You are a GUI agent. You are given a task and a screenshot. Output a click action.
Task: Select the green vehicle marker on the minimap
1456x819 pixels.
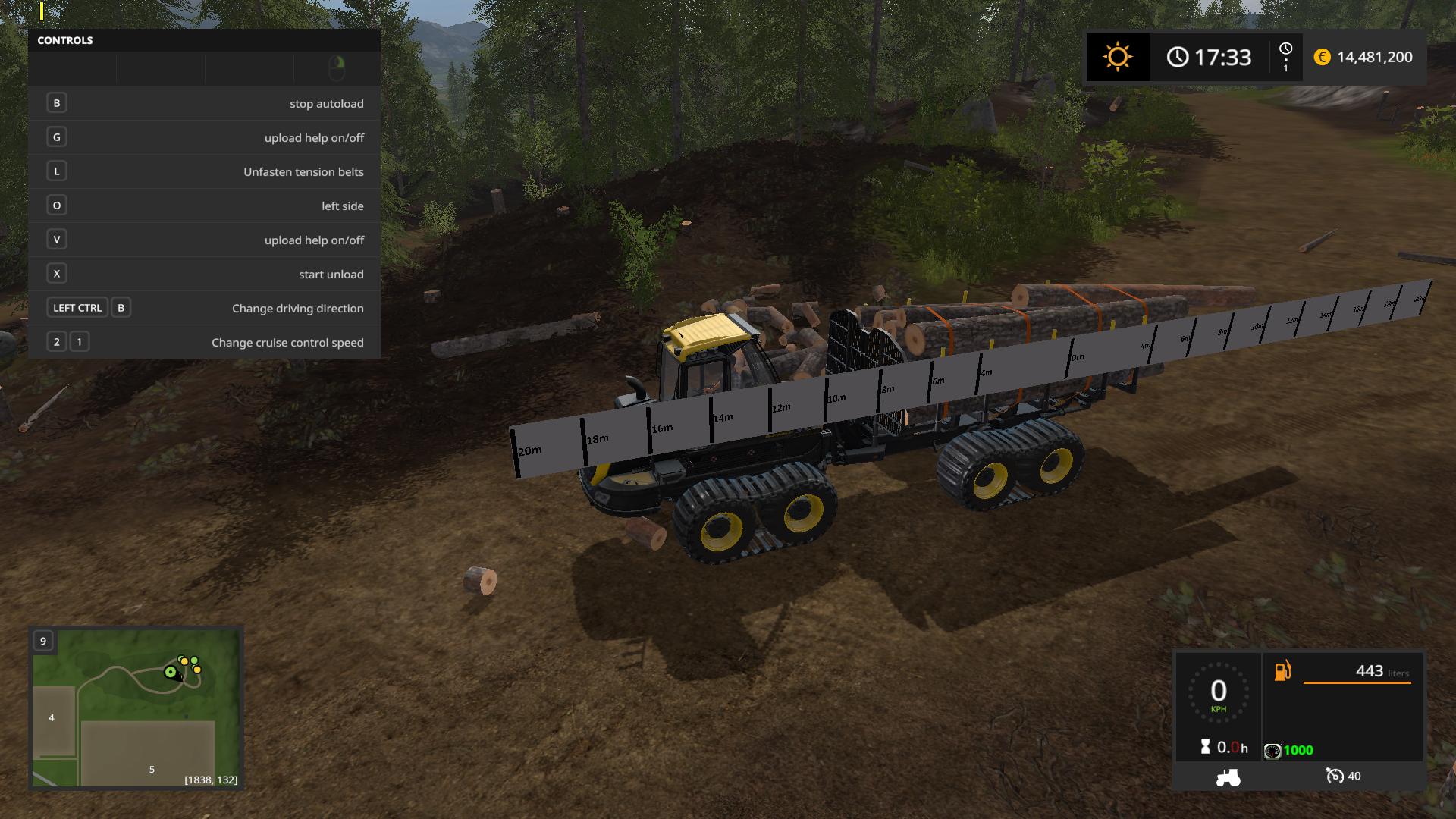pyautogui.click(x=171, y=672)
